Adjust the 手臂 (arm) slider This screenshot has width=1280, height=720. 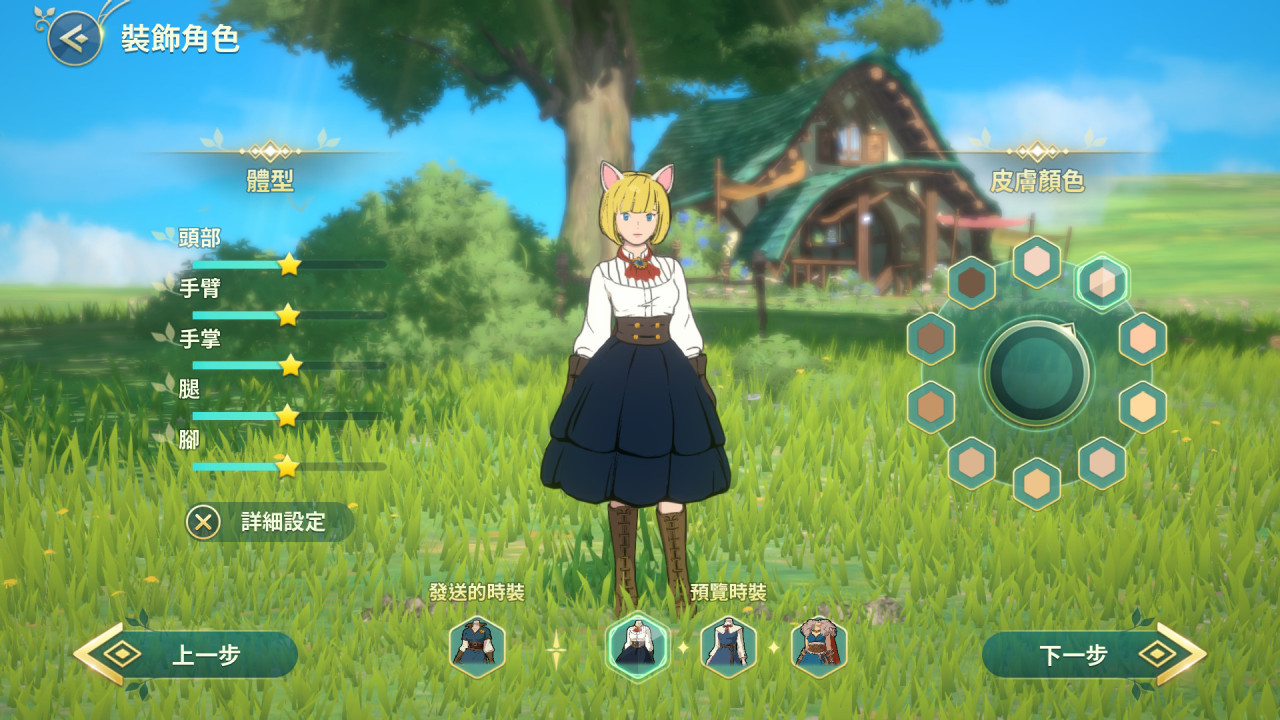coord(288,315)
